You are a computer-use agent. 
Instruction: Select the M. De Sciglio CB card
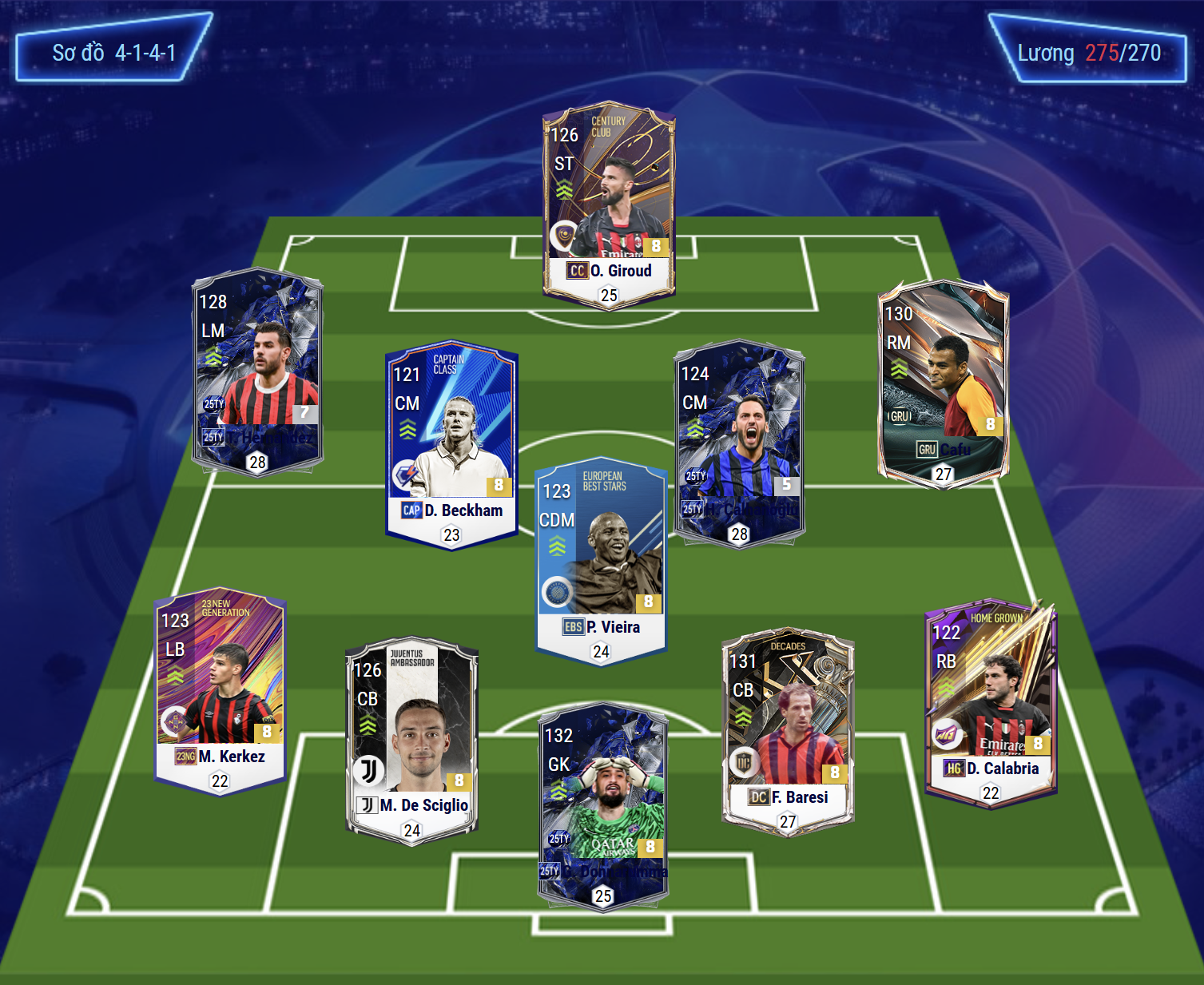tap(411, 740)
